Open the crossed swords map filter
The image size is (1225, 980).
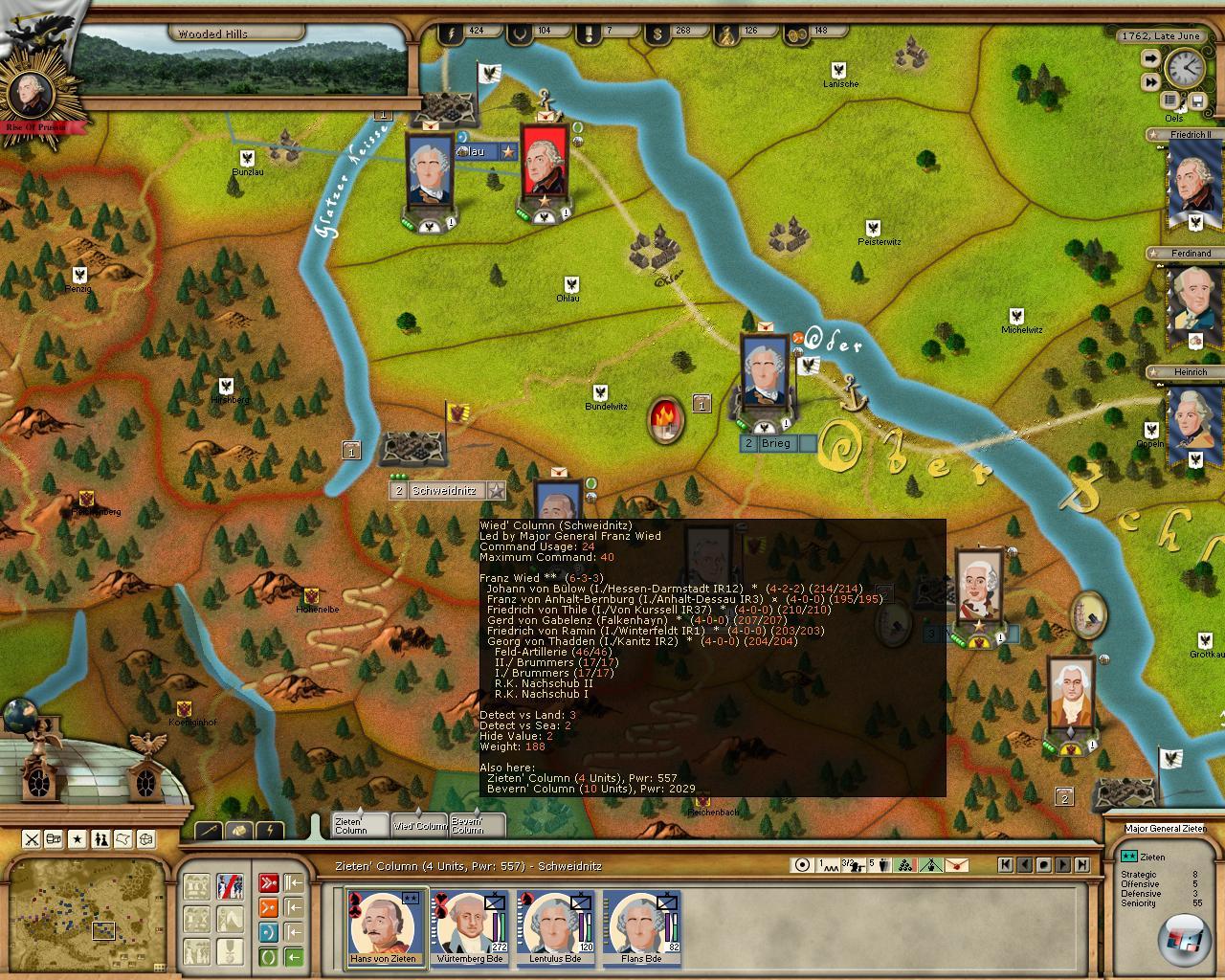[32, 839]
